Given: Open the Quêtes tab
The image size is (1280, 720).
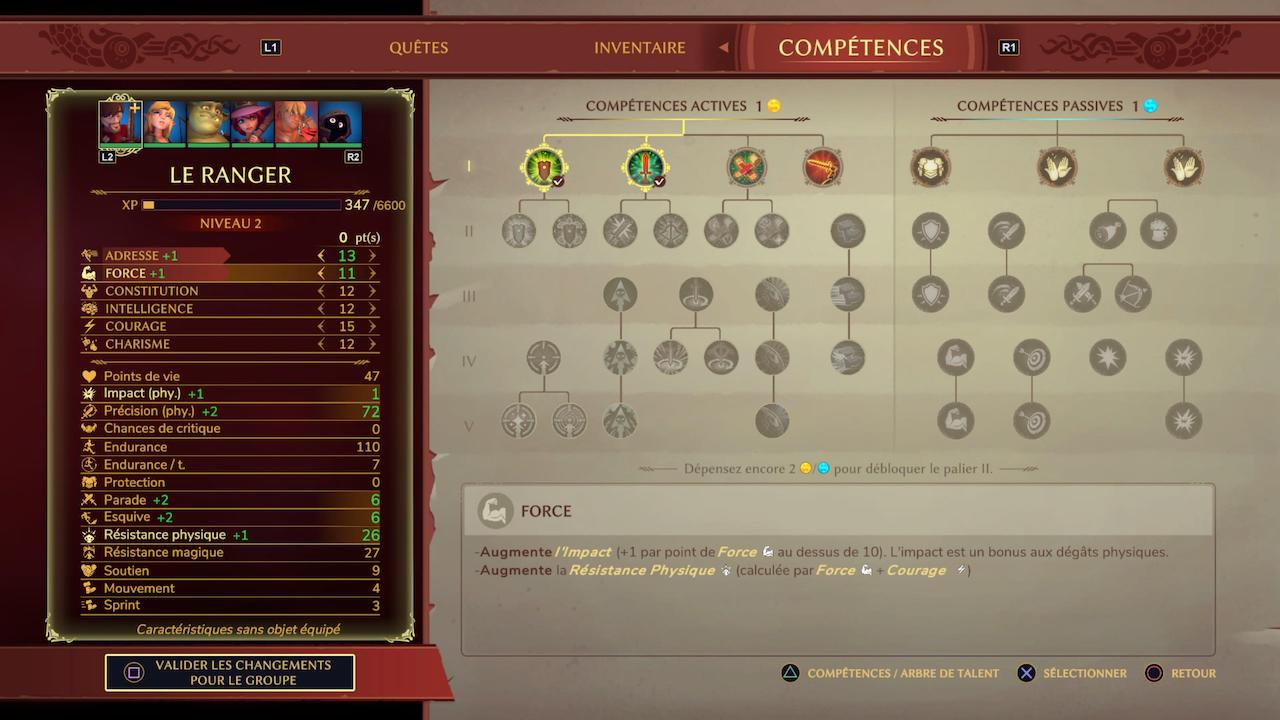Looking at the screenshot, I should 418,48.
